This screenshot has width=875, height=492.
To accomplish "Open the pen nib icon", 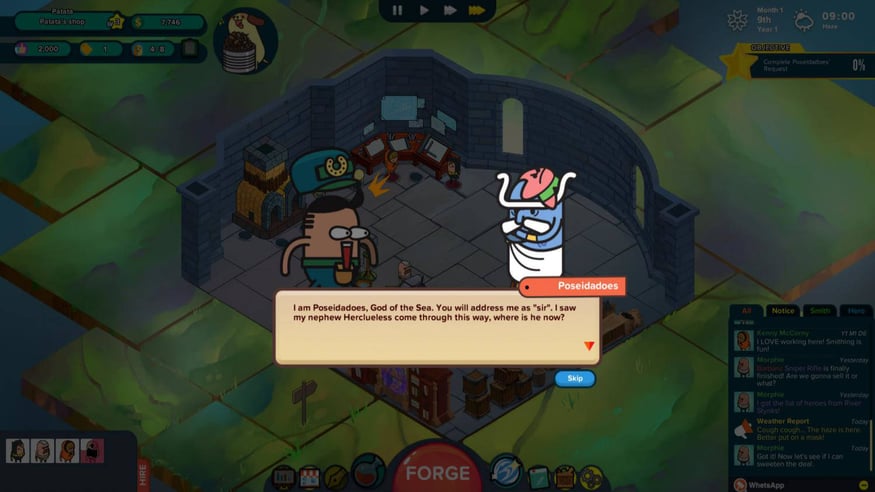I will point(336,478).
